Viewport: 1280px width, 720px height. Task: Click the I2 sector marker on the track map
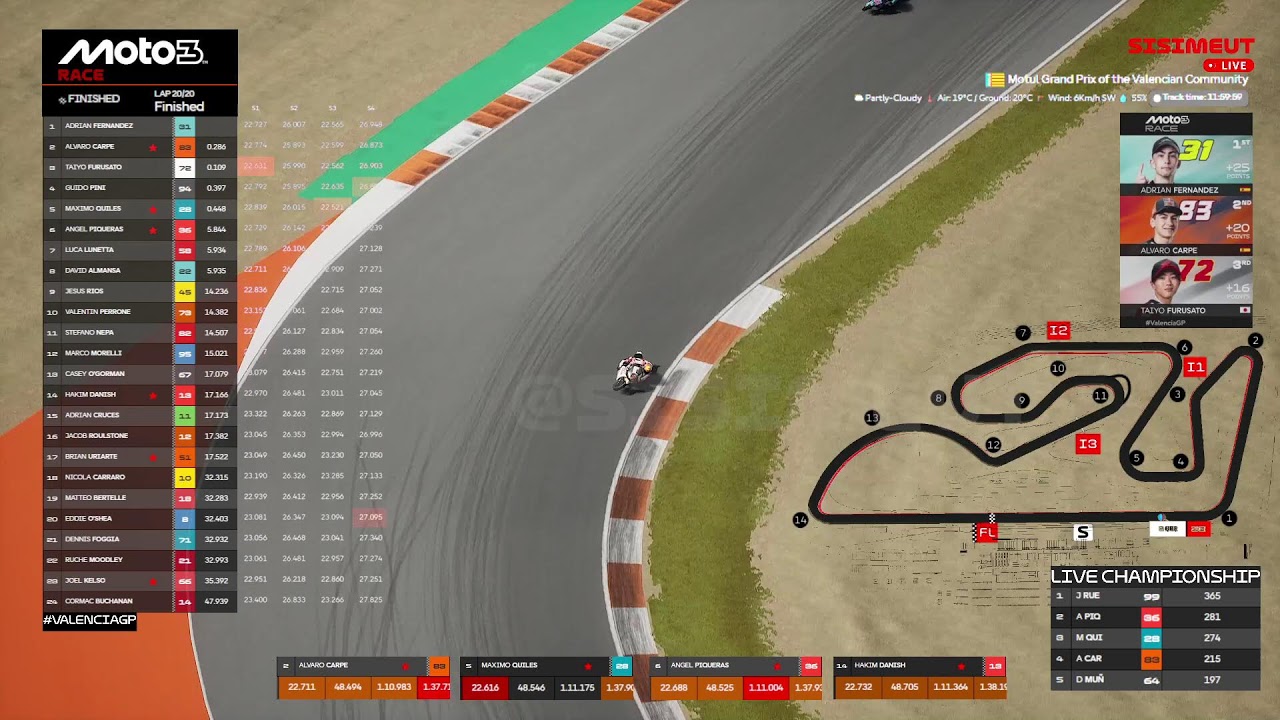[1058, 330]
